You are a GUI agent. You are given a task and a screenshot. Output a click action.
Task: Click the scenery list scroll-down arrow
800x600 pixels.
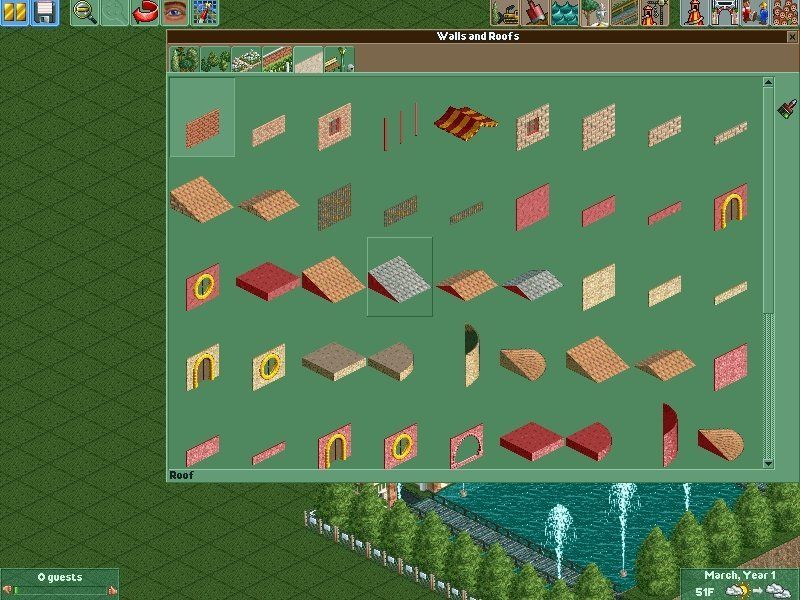(768, 463)
